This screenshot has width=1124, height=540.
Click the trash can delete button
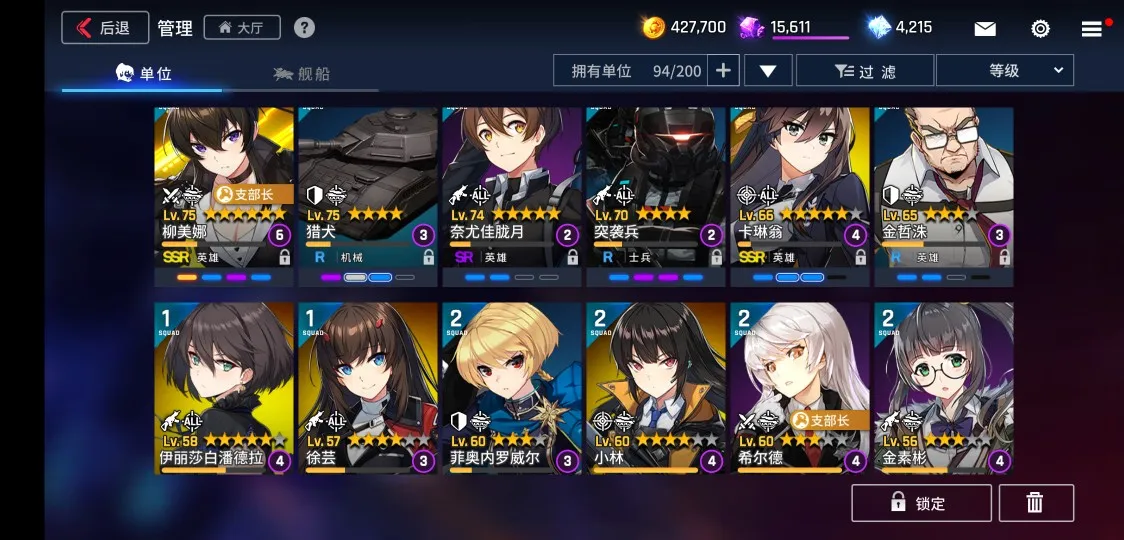[1035, 503]
